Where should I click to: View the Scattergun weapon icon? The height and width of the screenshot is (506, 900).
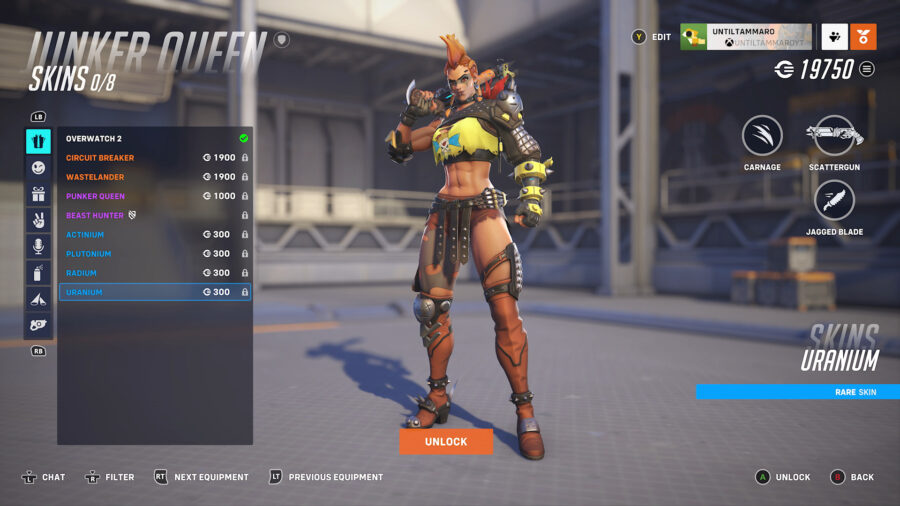[834, 136]
